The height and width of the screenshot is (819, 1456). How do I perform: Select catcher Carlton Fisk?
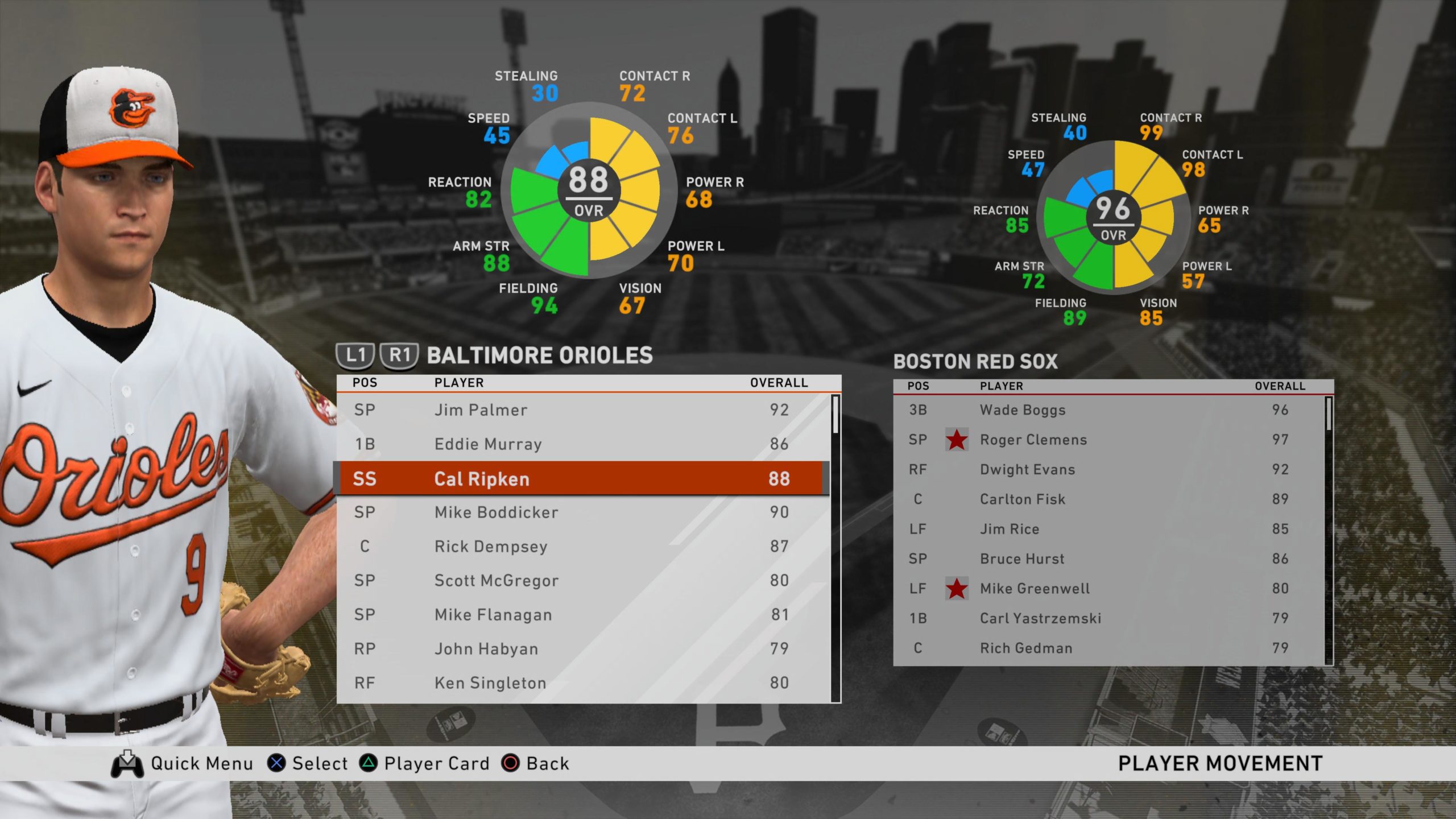click(x=1109, y=499)
